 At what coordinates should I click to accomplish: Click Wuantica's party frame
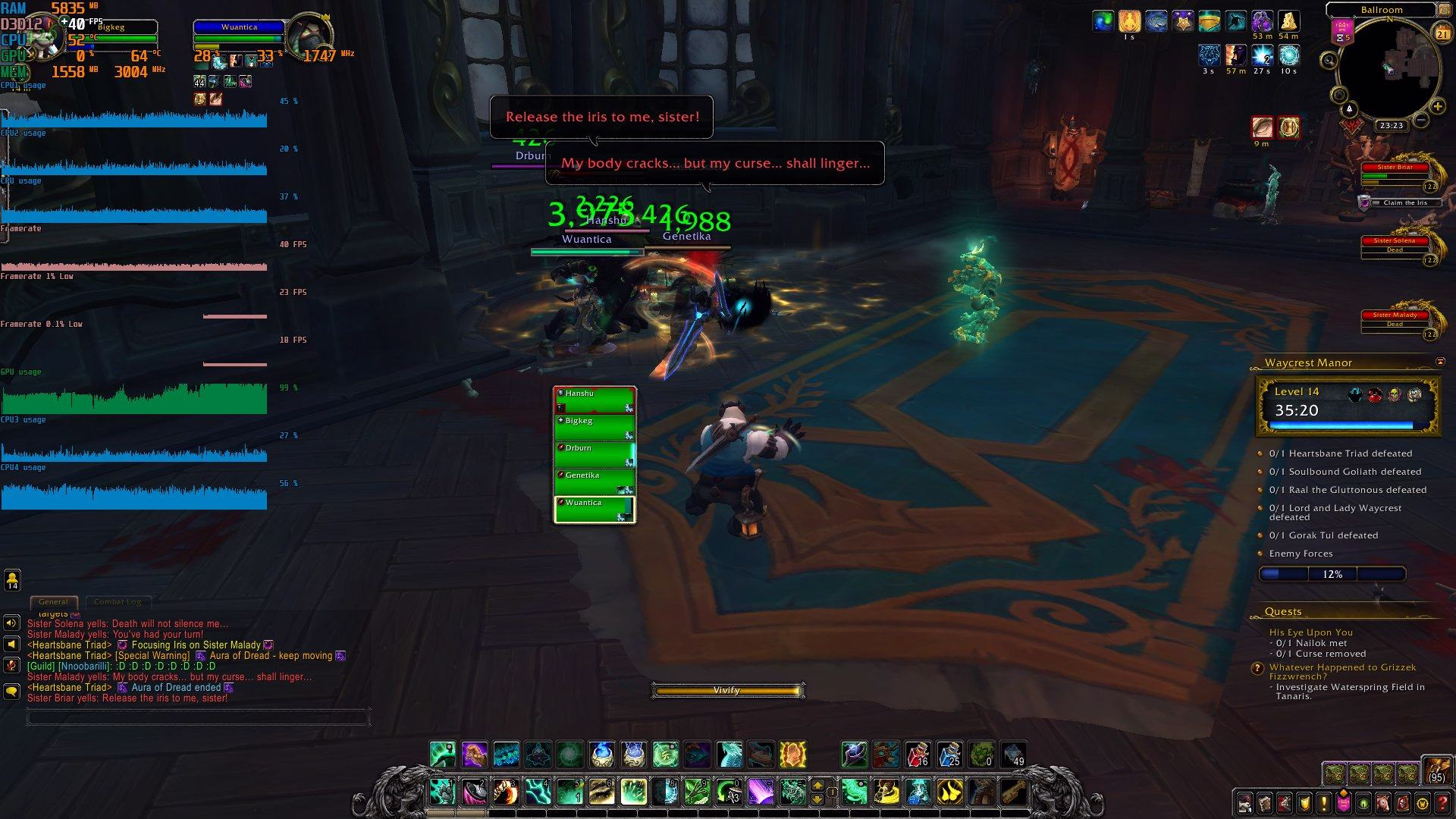[x=595, y=509]
